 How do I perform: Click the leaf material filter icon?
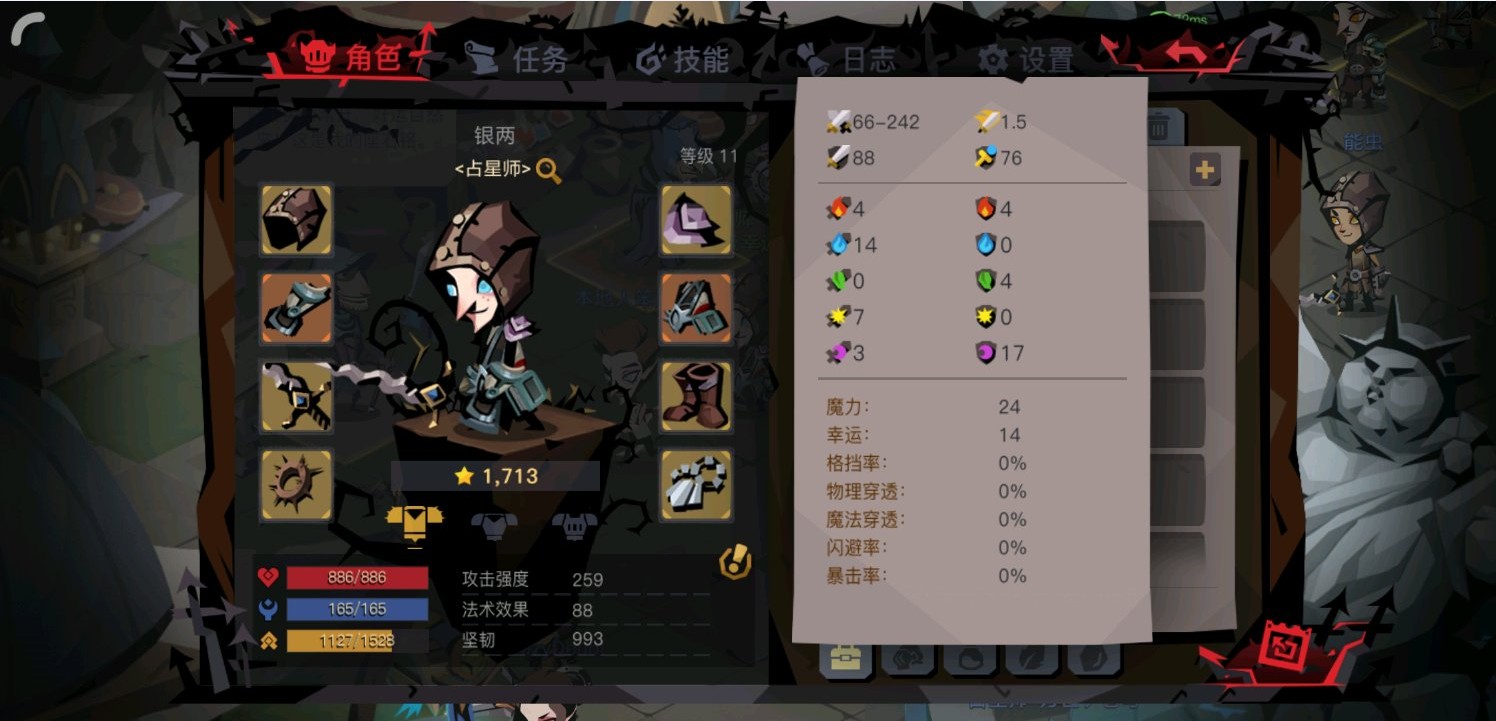[1032, 658]
